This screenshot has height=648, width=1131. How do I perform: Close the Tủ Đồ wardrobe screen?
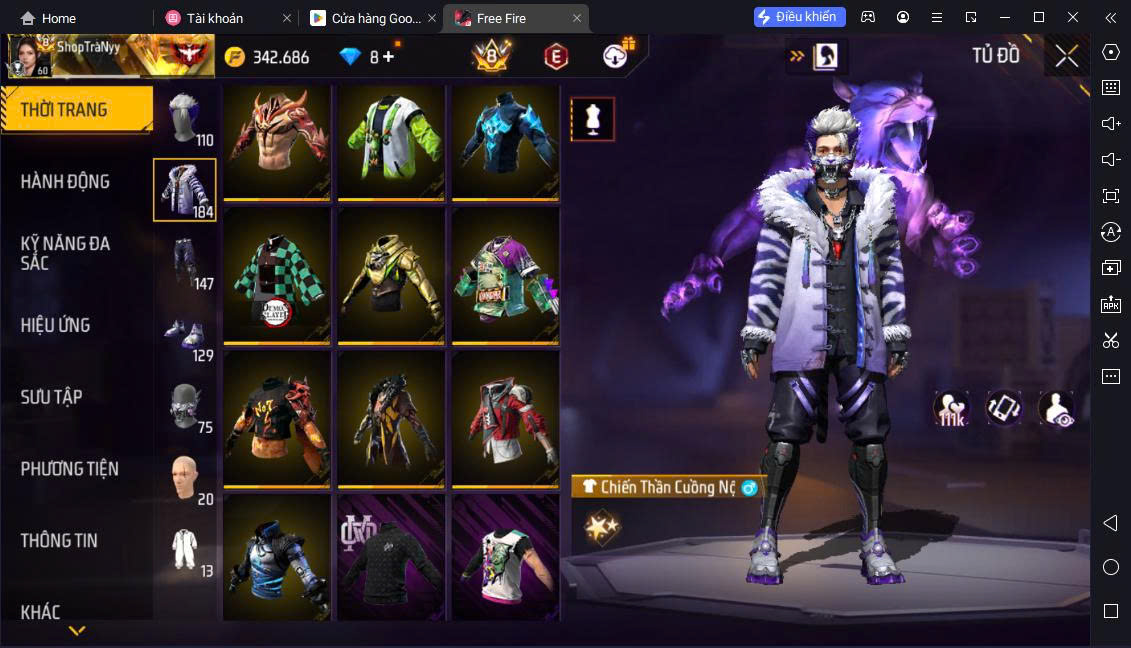pos(1066,56)
